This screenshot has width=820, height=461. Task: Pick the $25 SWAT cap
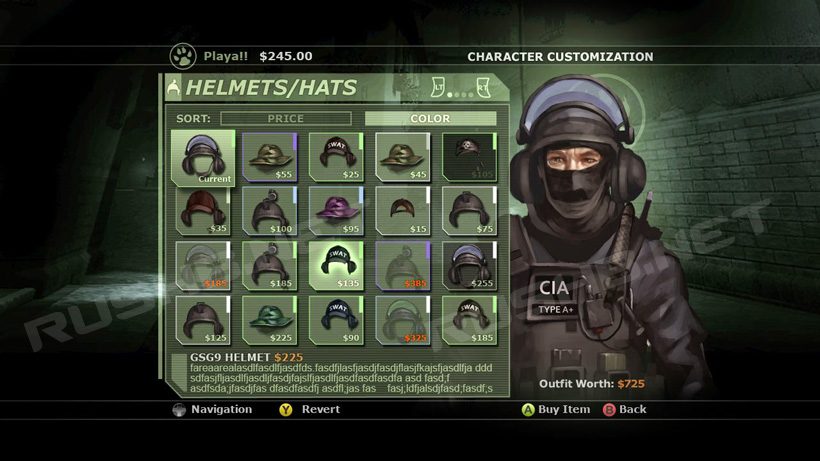(335, 156)
